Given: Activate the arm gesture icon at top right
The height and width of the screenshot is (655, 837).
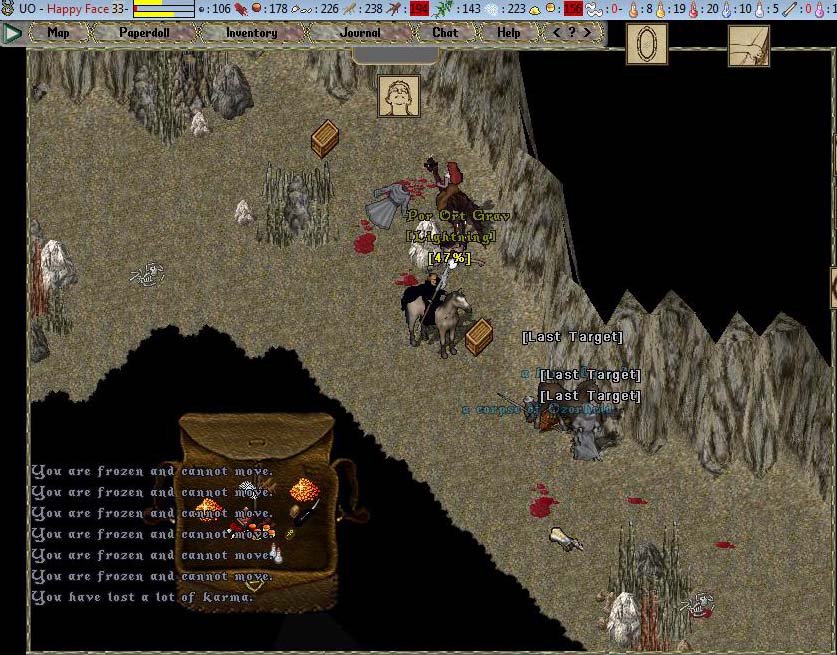Looking at the screenshot, I should (748, 44).
